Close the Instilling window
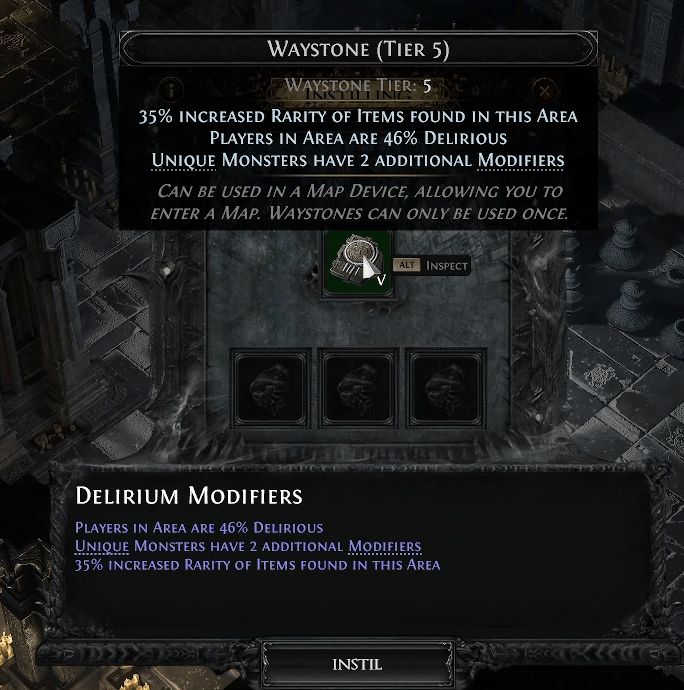Image resolution: width=684 pixels, height=690 pixels. (543, 89)
